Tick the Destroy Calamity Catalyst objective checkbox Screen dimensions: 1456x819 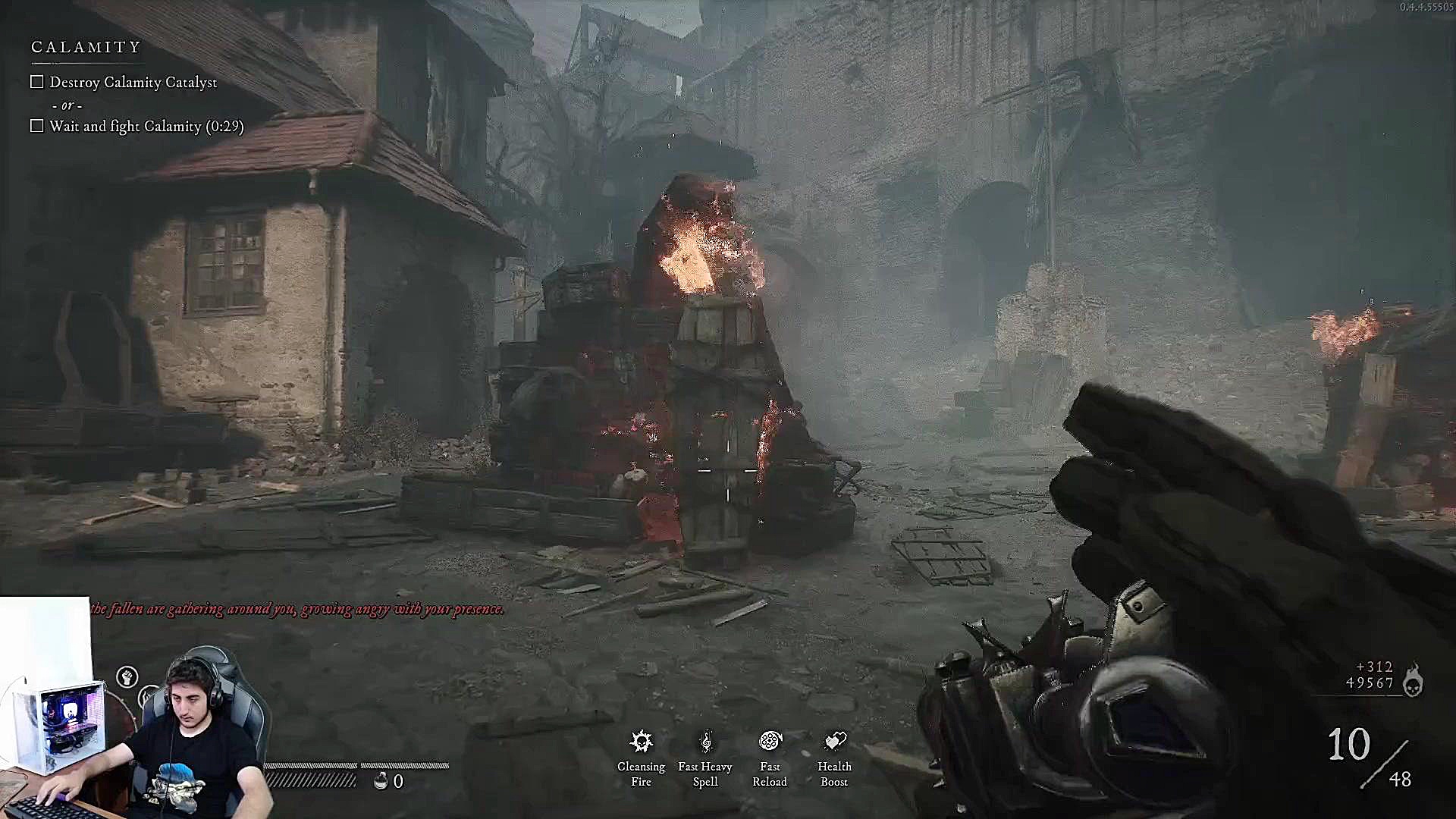(37, 82)
